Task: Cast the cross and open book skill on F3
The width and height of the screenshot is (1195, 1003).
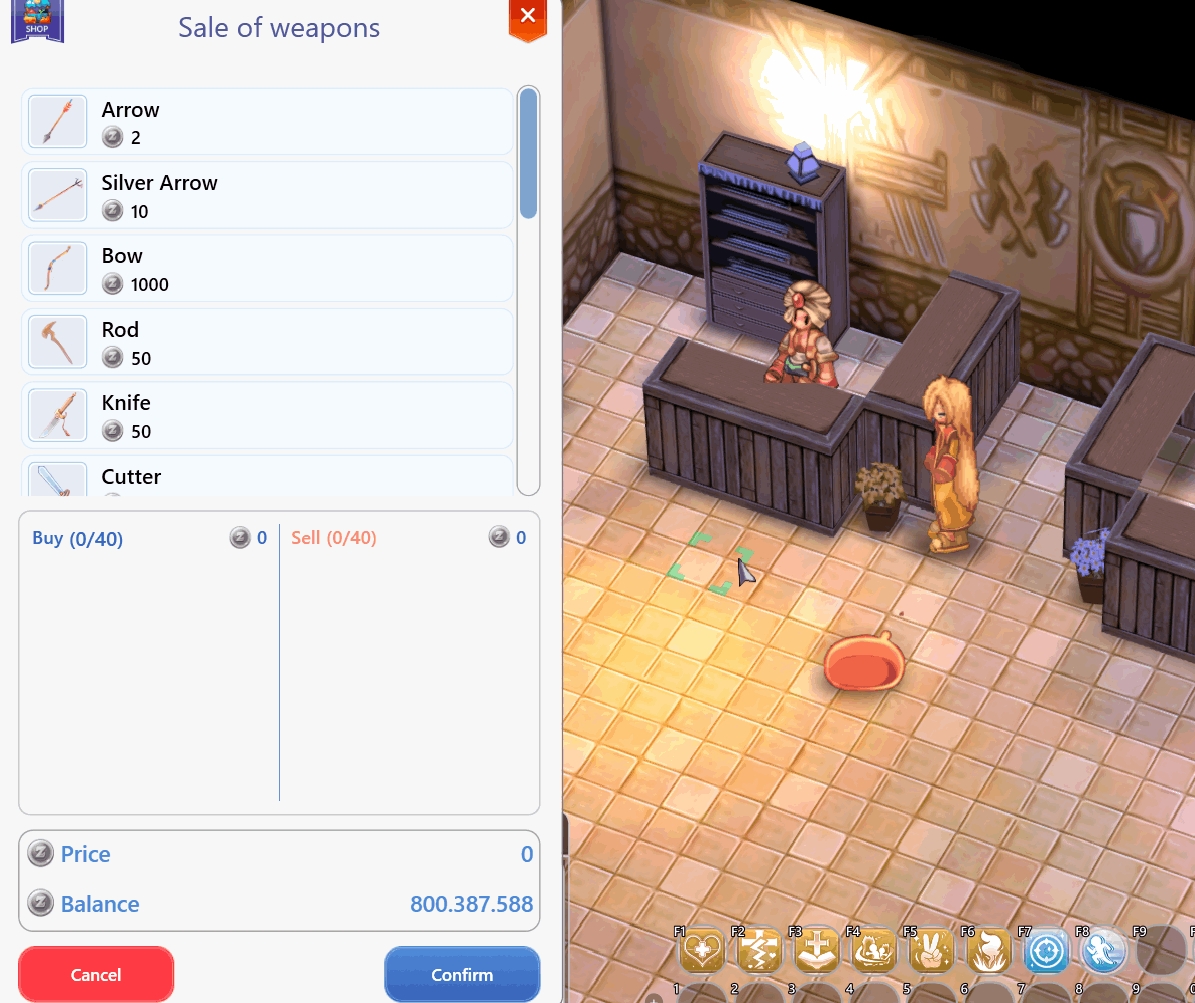Action: point(816,951)
